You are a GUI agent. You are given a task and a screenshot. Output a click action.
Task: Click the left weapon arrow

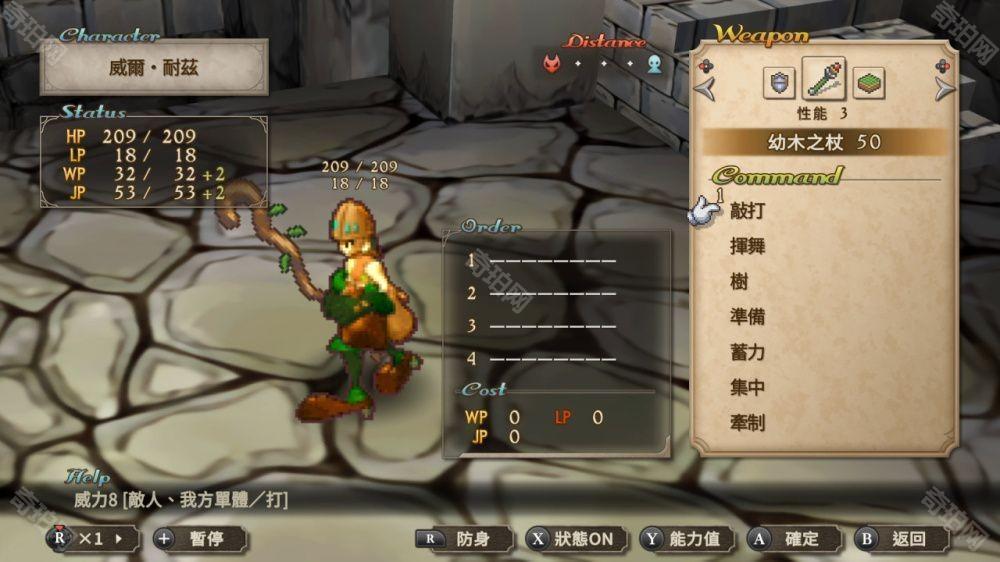[x=707, y=88]
